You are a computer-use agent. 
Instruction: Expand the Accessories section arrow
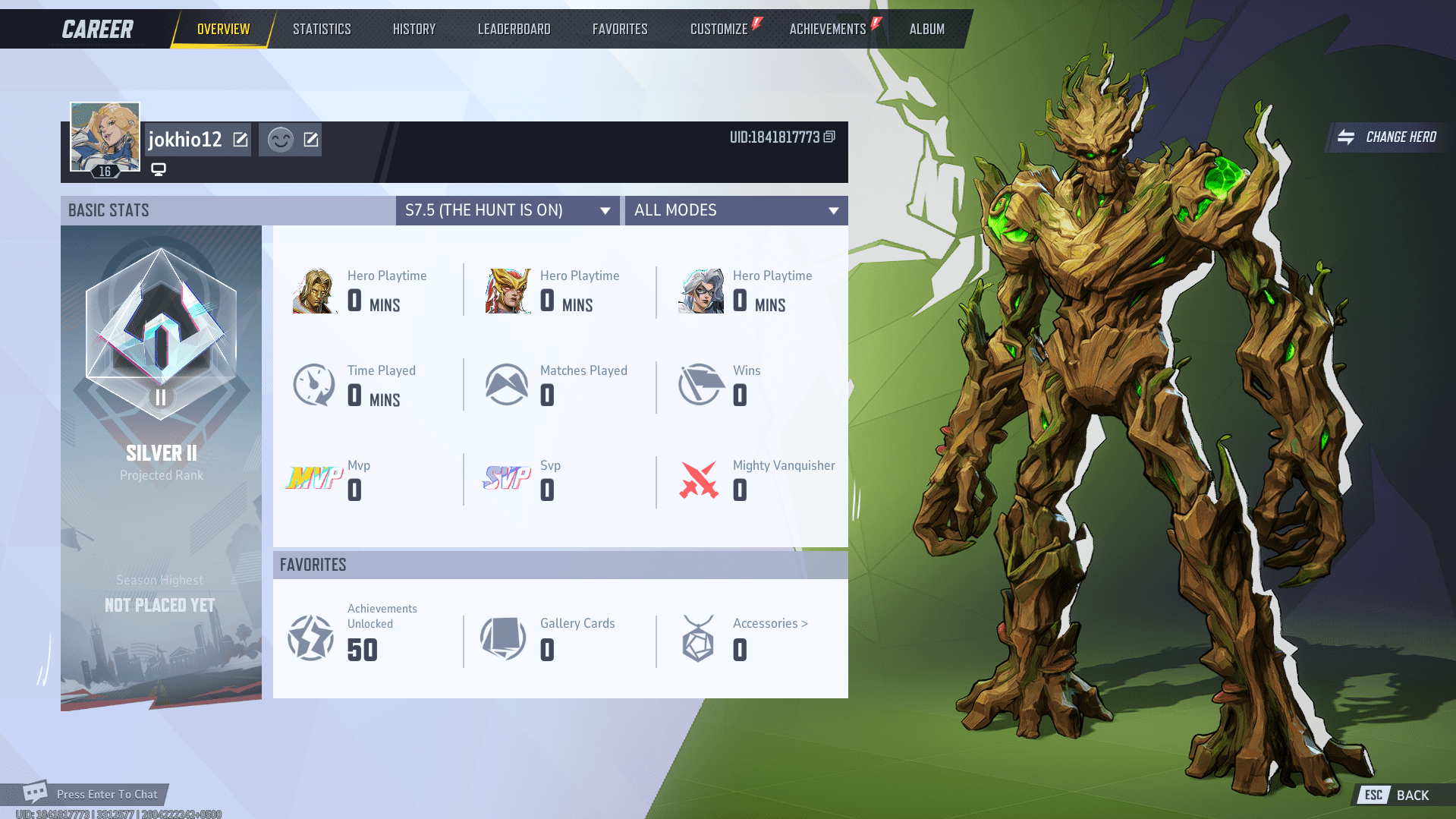tap(803, 622)
